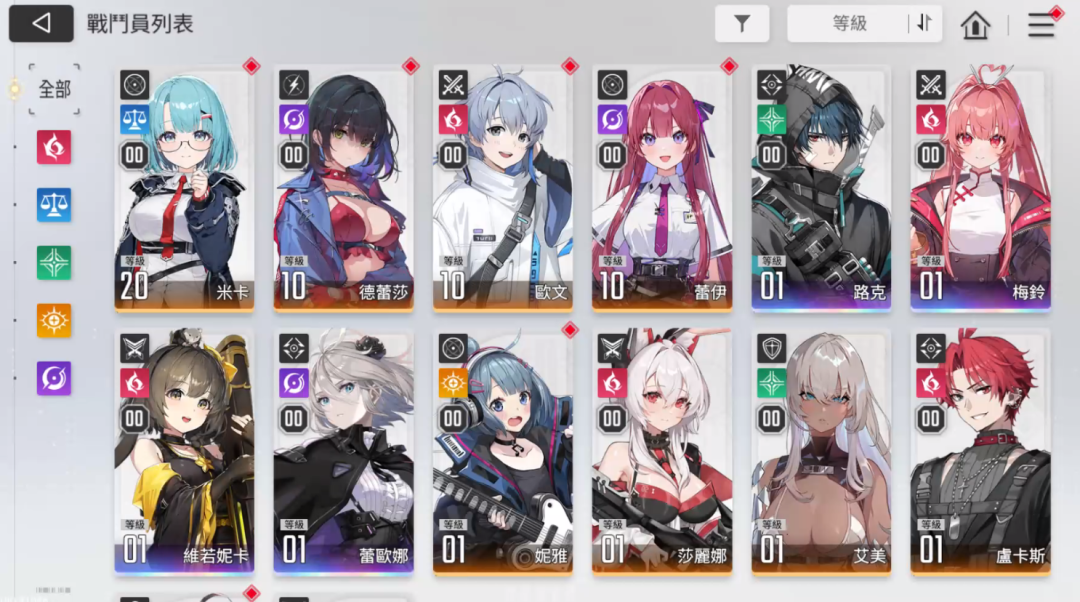Return to the home screen

pos(975,25)
